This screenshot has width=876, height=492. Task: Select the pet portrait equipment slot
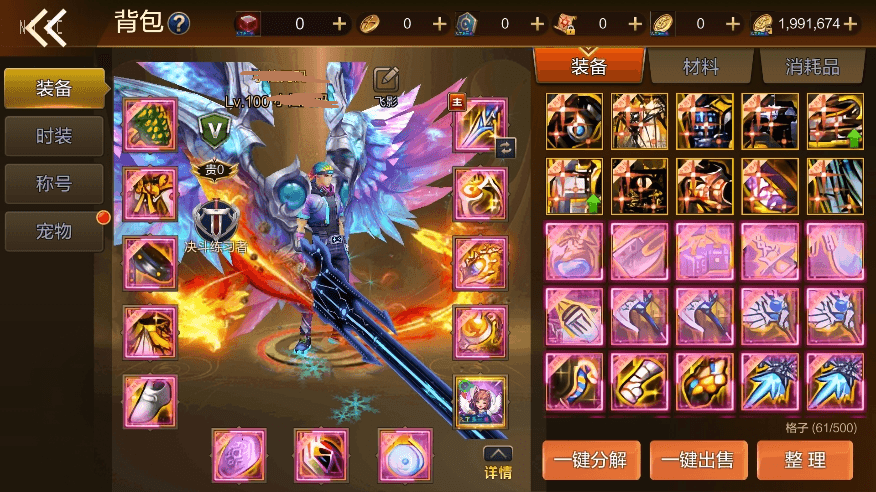point(480,401)
